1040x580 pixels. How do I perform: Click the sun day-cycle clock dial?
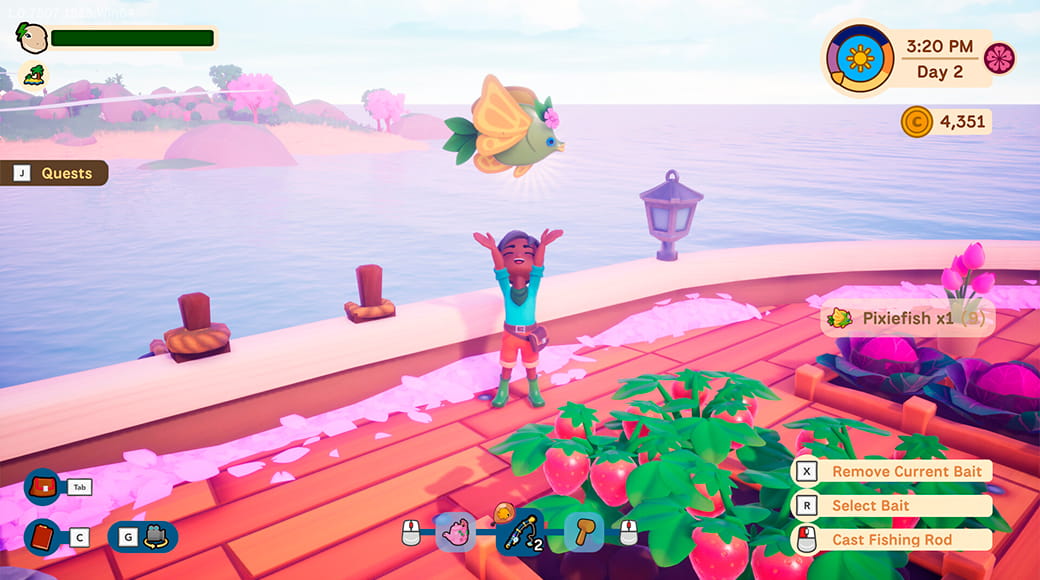pyautogui.click(x=859, y=58)
